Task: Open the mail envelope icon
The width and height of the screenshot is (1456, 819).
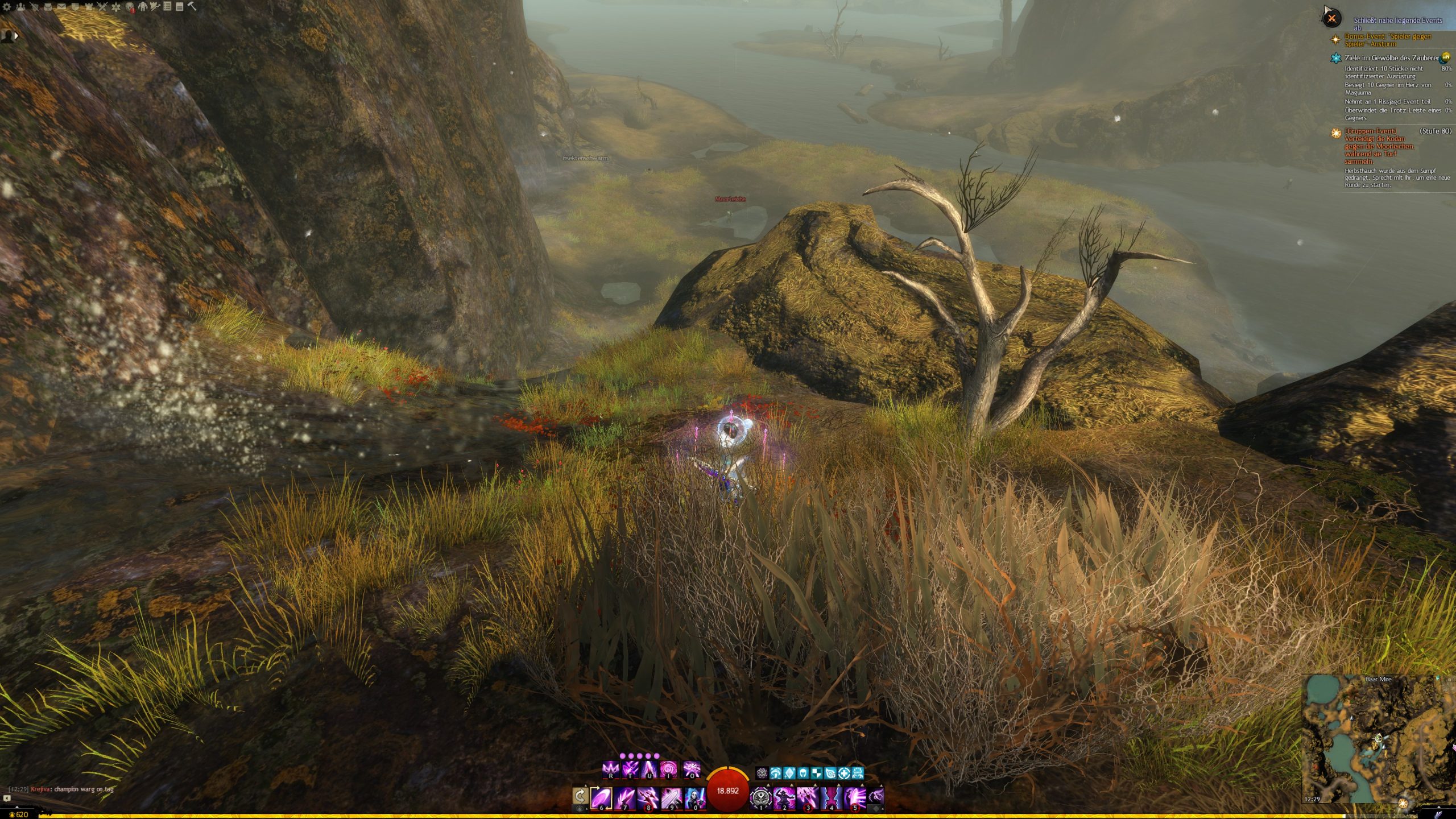Action: pyautogui.click(x=61, y=7)
